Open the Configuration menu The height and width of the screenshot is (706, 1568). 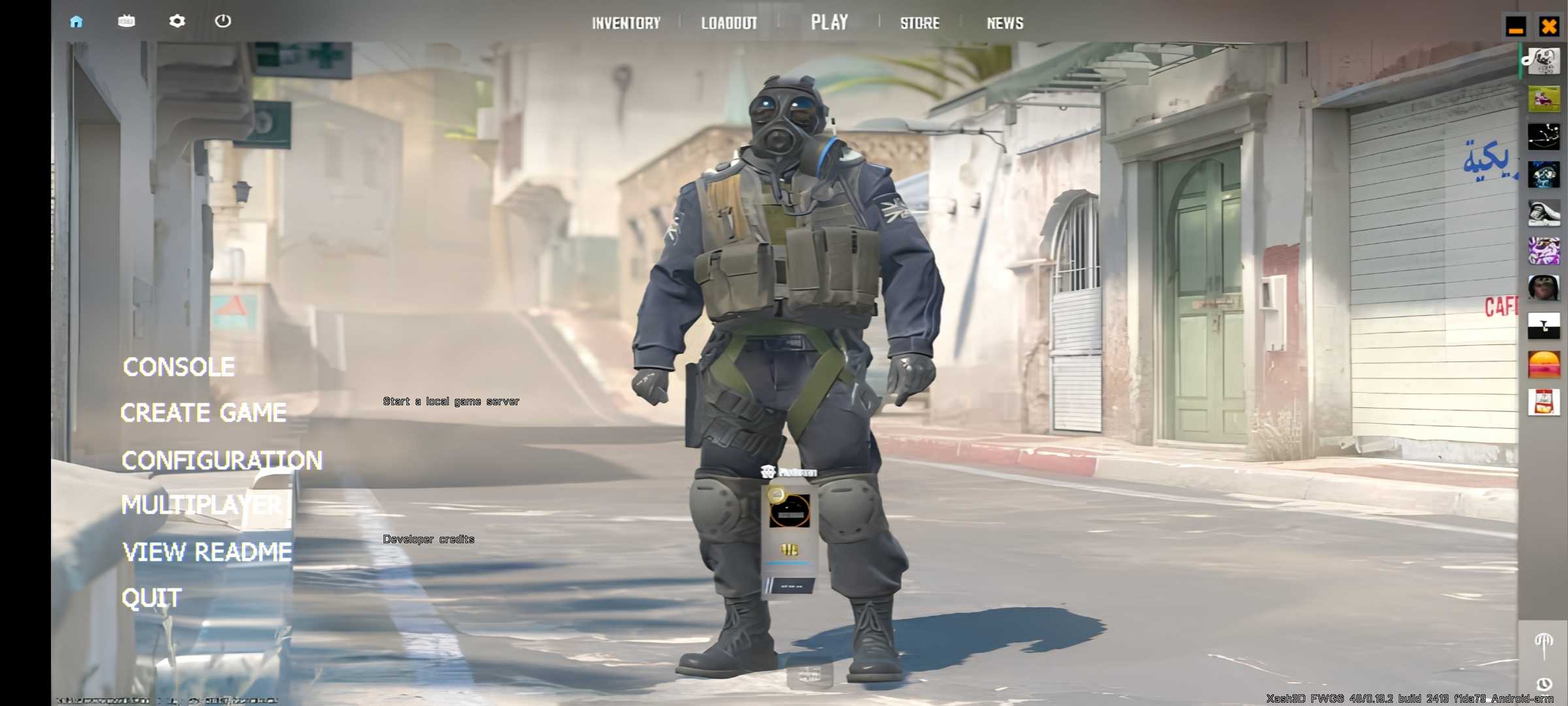(221, 460)
